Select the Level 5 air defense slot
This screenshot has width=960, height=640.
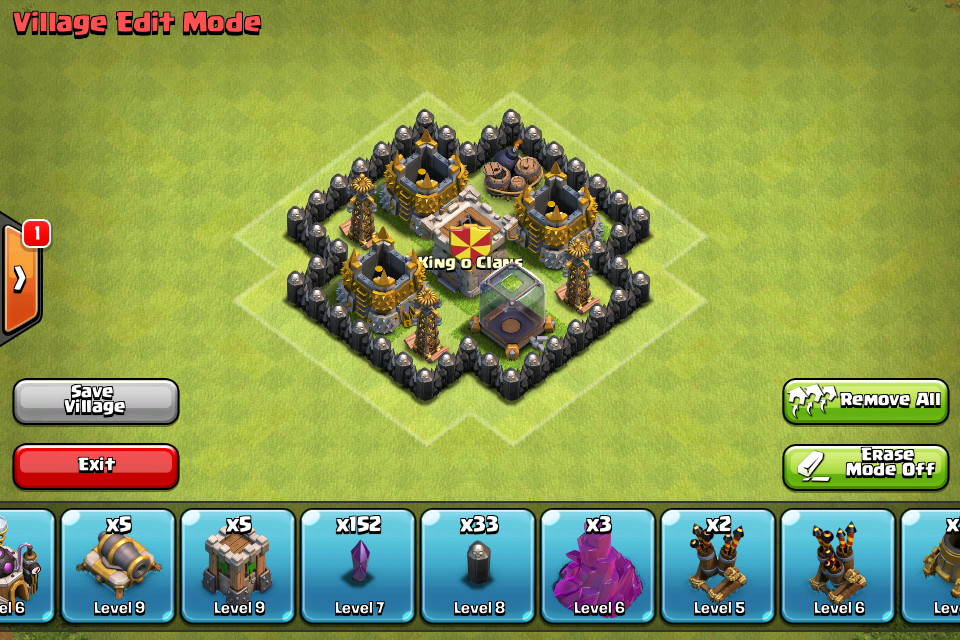tap(718, 566)
